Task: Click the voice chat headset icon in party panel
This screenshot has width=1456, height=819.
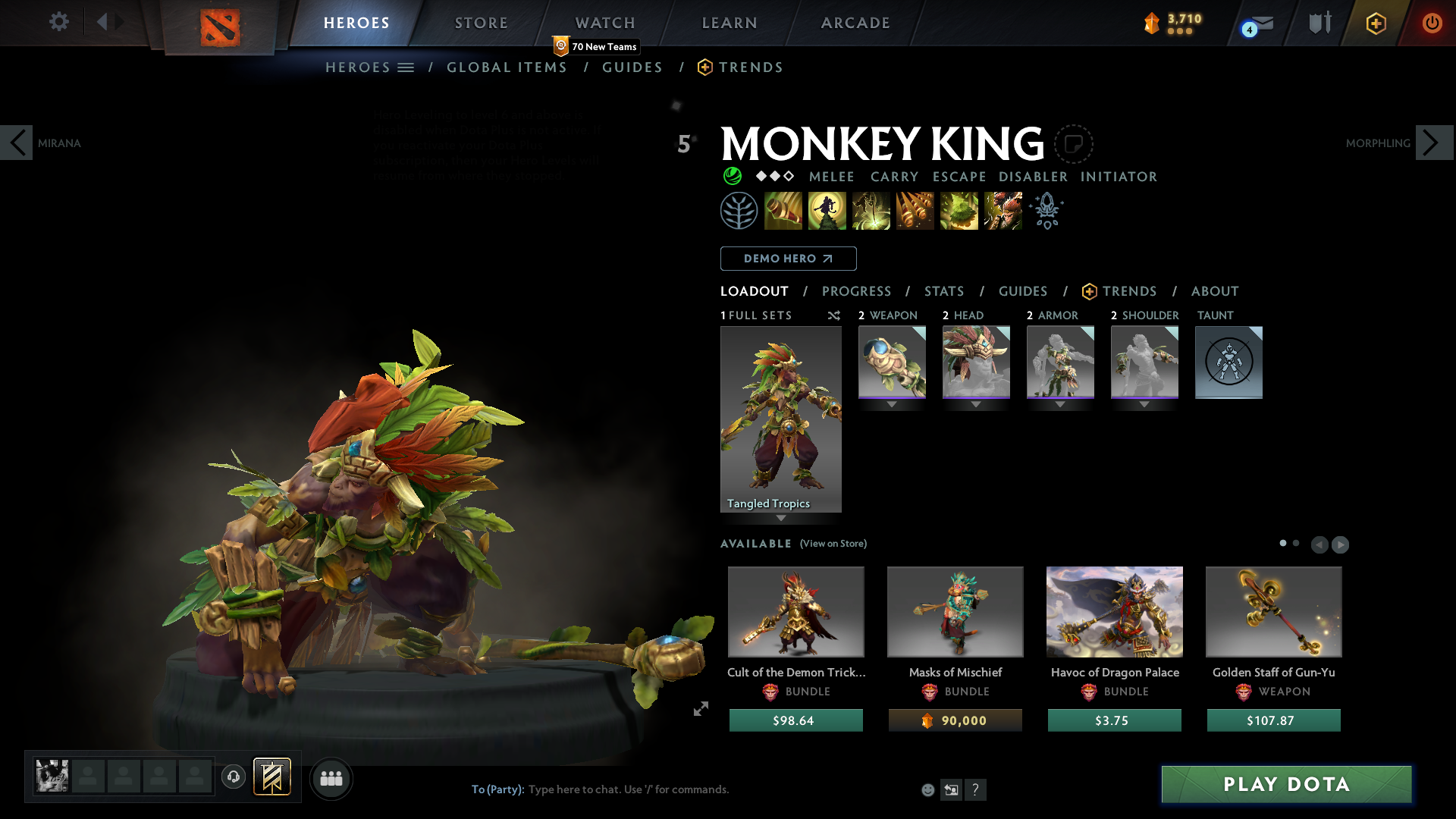Action: [234, 778]
